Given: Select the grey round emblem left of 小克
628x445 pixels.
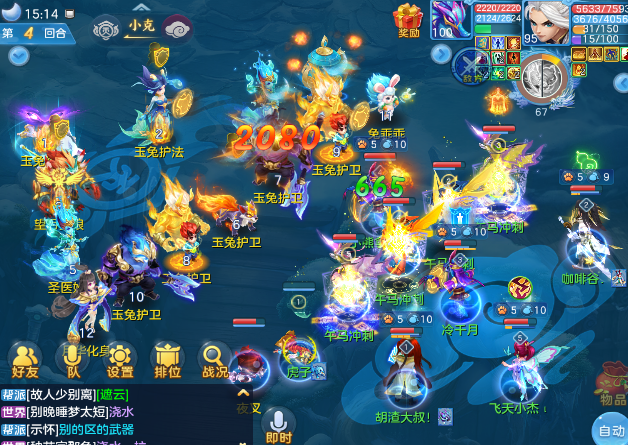Looking at the screenshot, I should point(105,28).
